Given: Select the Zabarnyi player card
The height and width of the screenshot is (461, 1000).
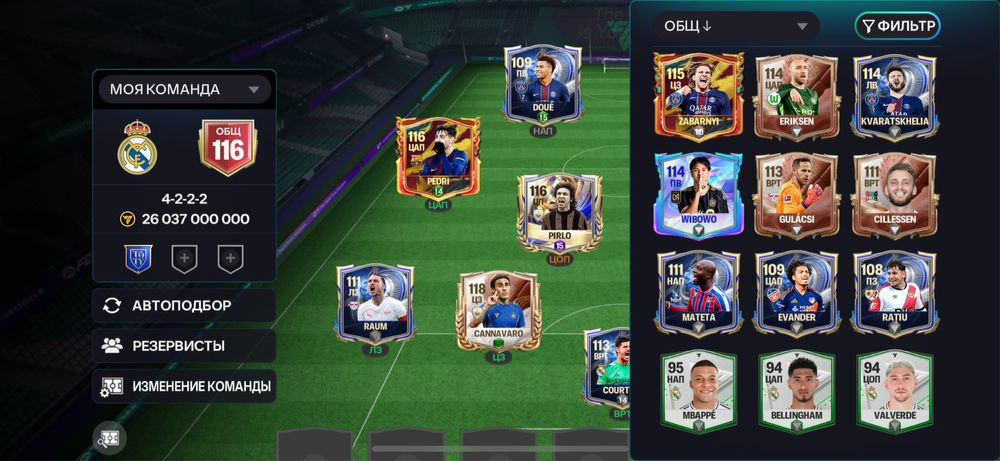Looking at the screenshot, I should click(x=700, y=94).
